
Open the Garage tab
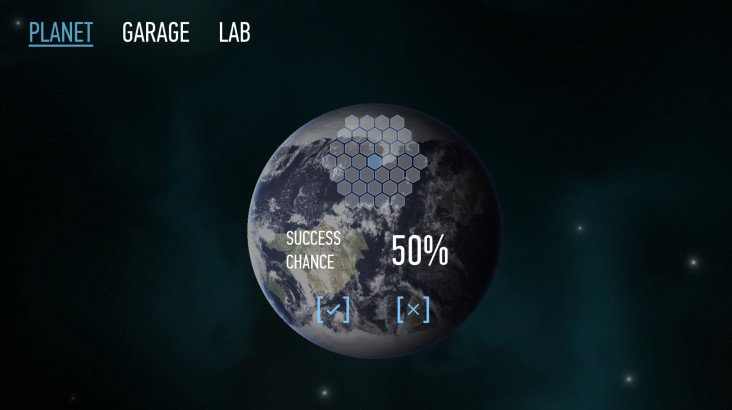(x=155, y=33)
